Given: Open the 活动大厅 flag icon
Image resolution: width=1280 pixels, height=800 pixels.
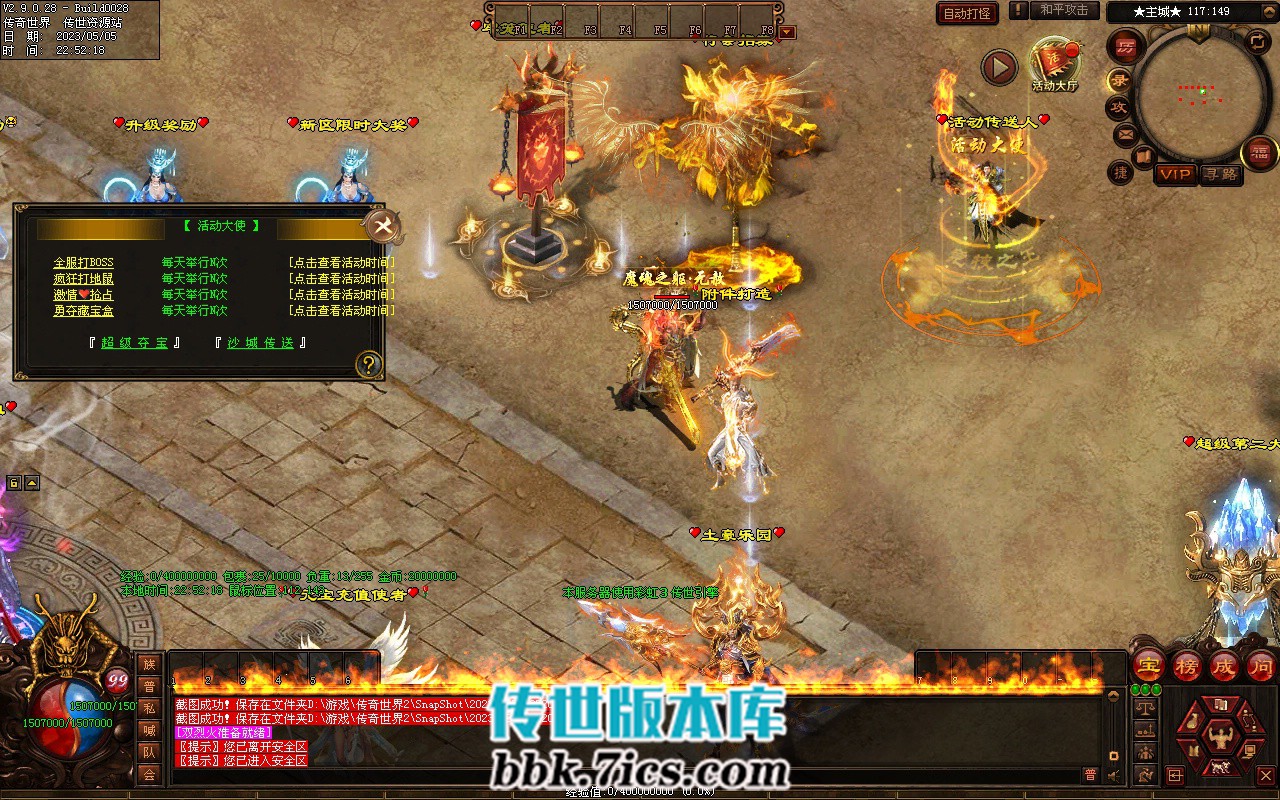Looking at the screenshot, I should pyautogui.click(x=1054, y=62).
